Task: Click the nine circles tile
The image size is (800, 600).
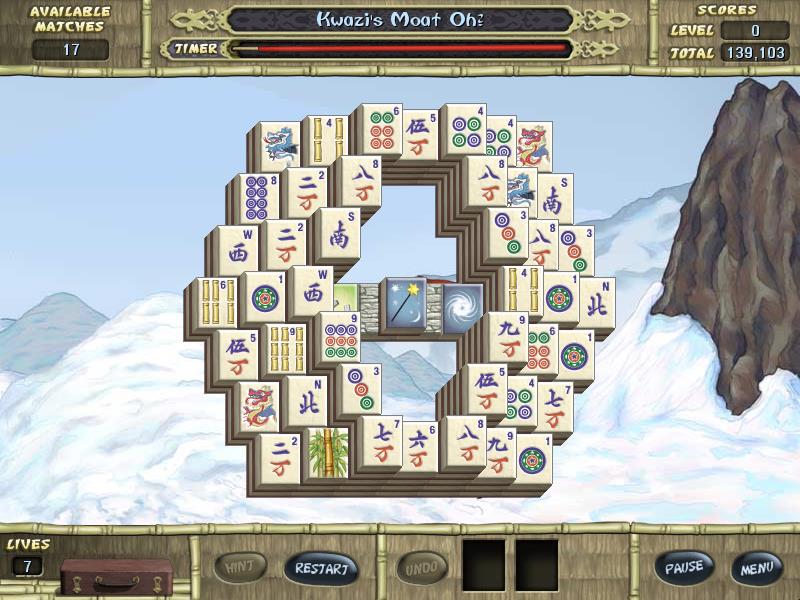Action: click(340, 338)
